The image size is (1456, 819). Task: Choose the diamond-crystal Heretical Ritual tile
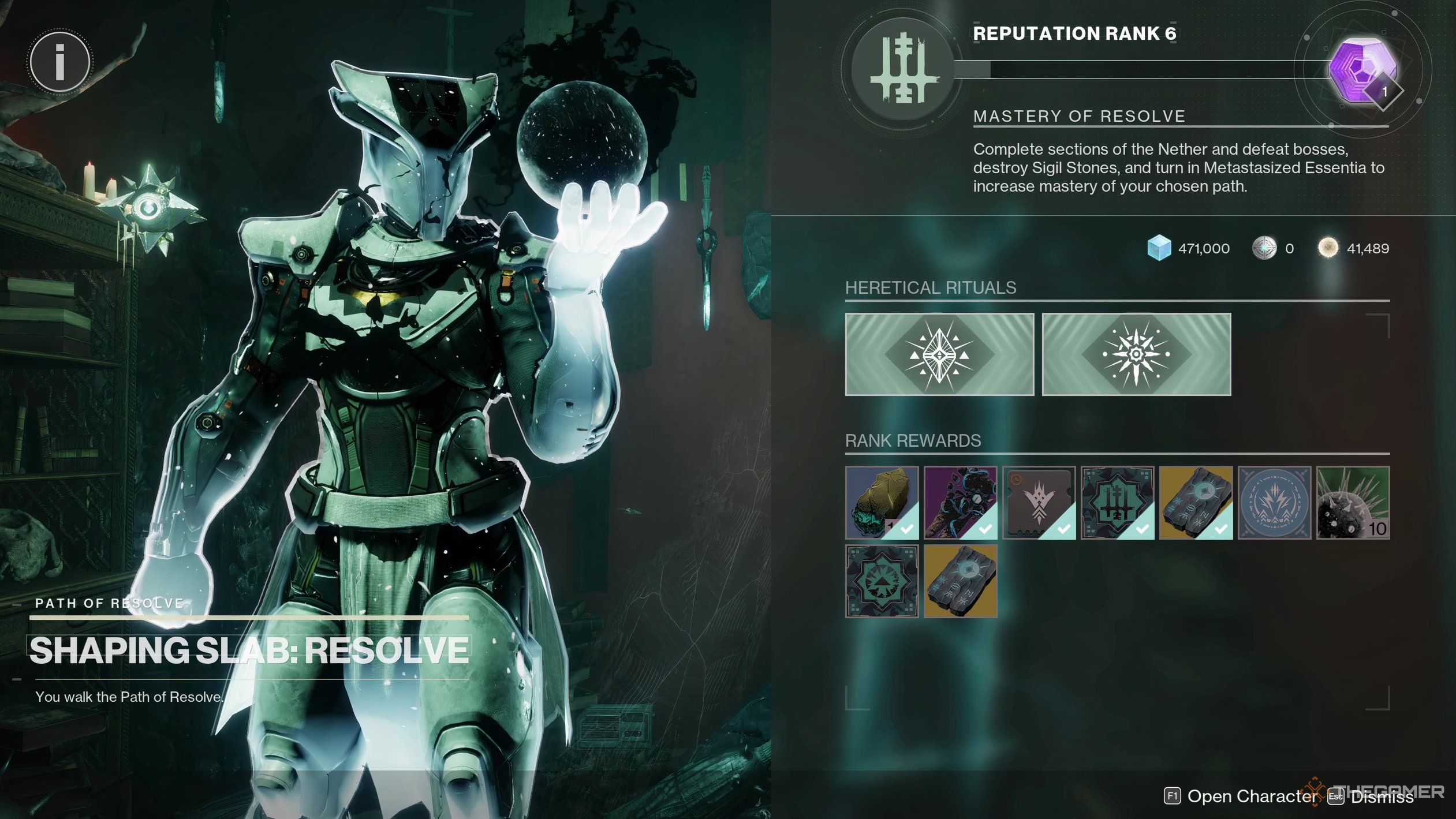click(939, 354)
